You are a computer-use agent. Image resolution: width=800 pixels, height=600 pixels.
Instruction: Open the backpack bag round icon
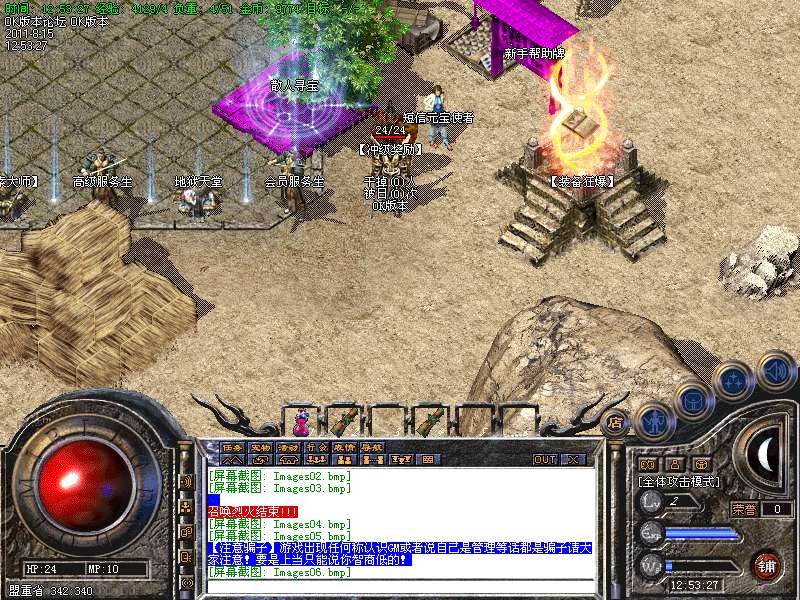point(693,397)
